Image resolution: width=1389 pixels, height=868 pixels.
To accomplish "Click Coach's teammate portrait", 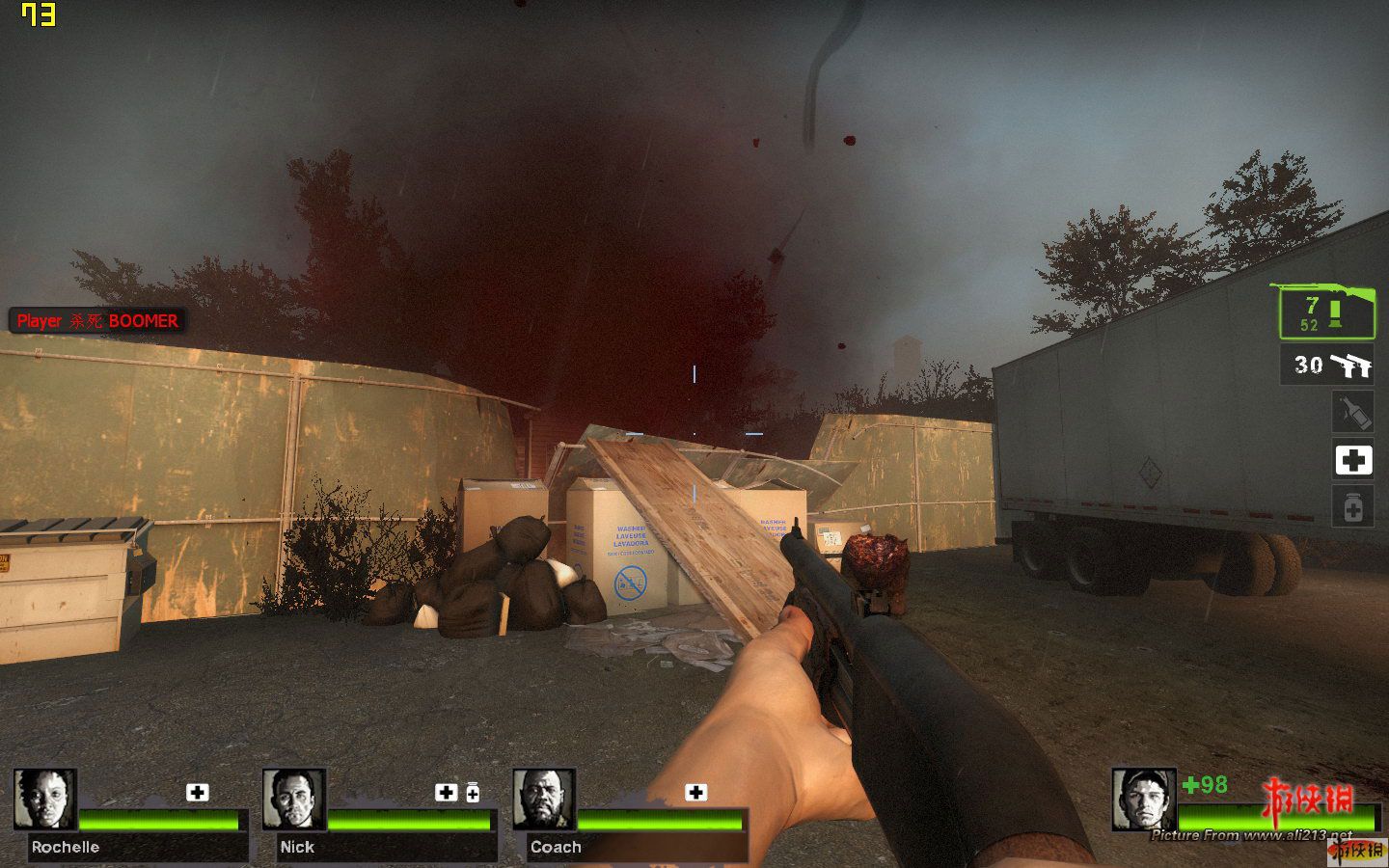I will [x=544, y=799].
